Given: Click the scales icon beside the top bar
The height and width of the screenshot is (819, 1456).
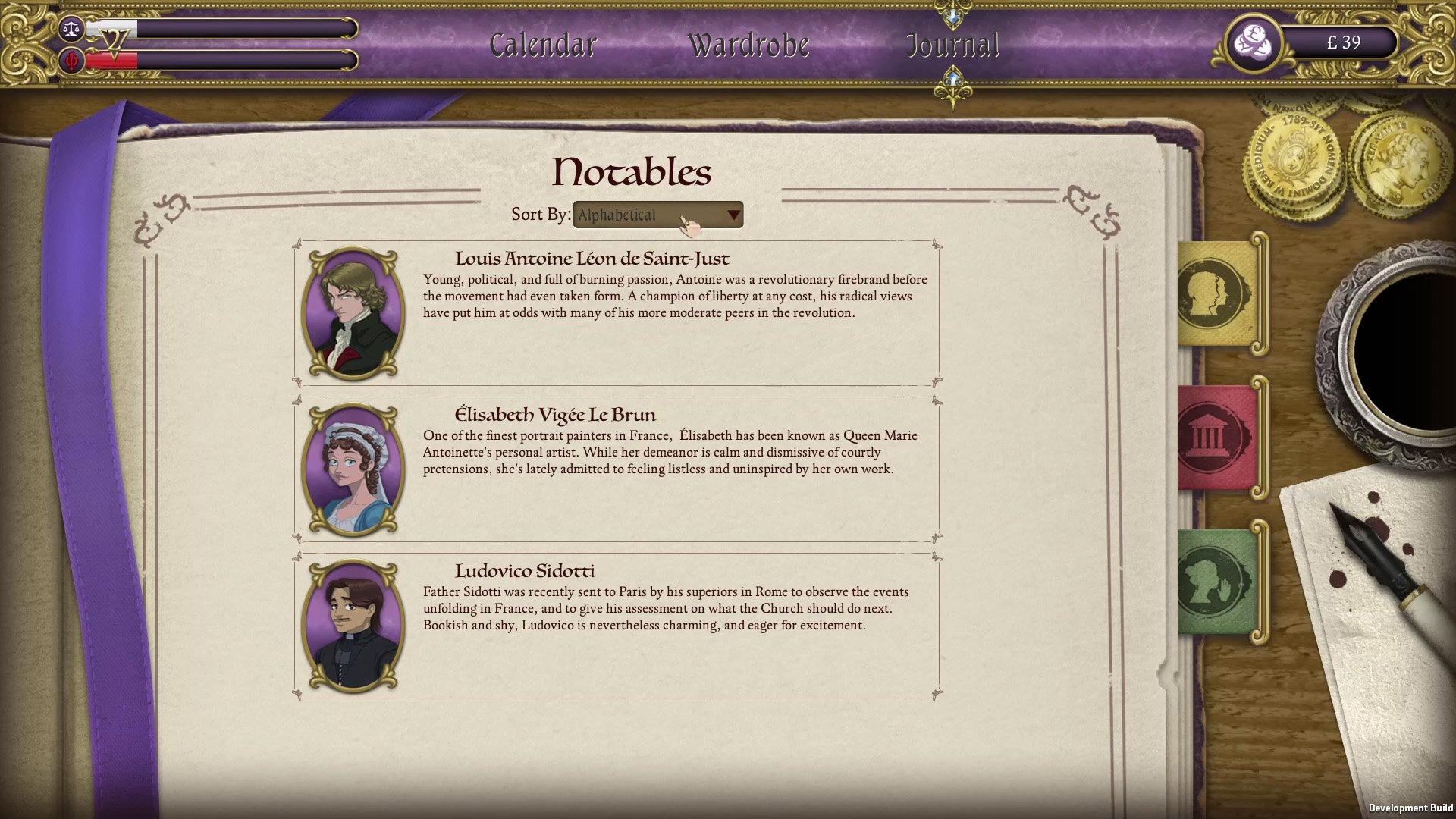Looking at the screenshot, I should 71,27.
